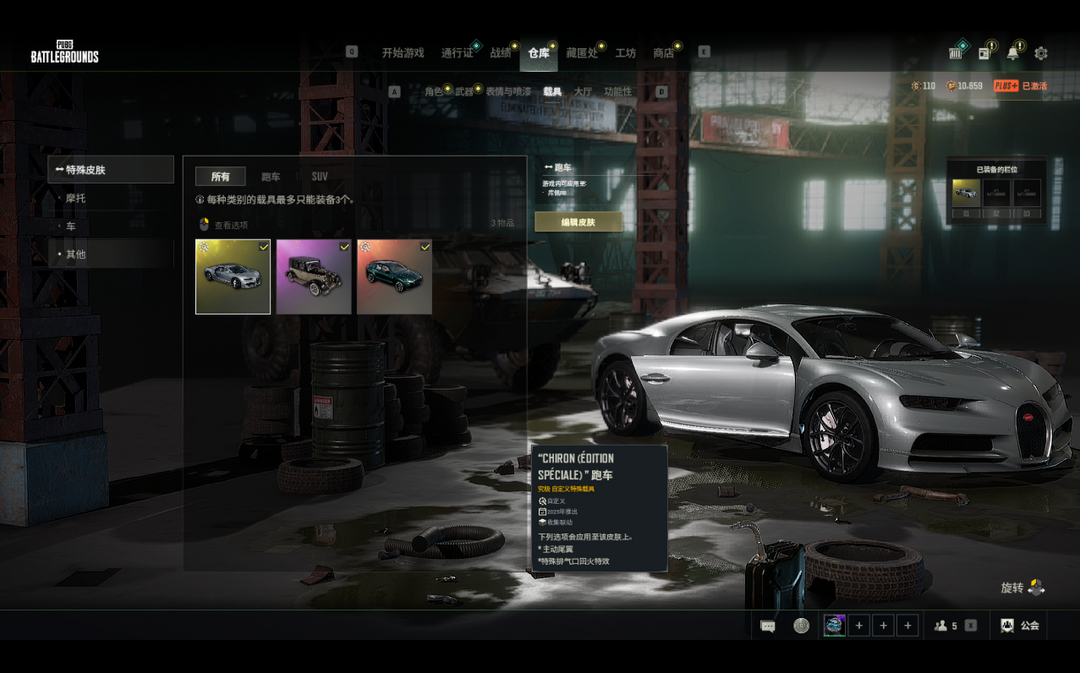The image size is (1080, 673).
Task: Go to the 藏匿处 hideout tab
Action: click(581, 53)
